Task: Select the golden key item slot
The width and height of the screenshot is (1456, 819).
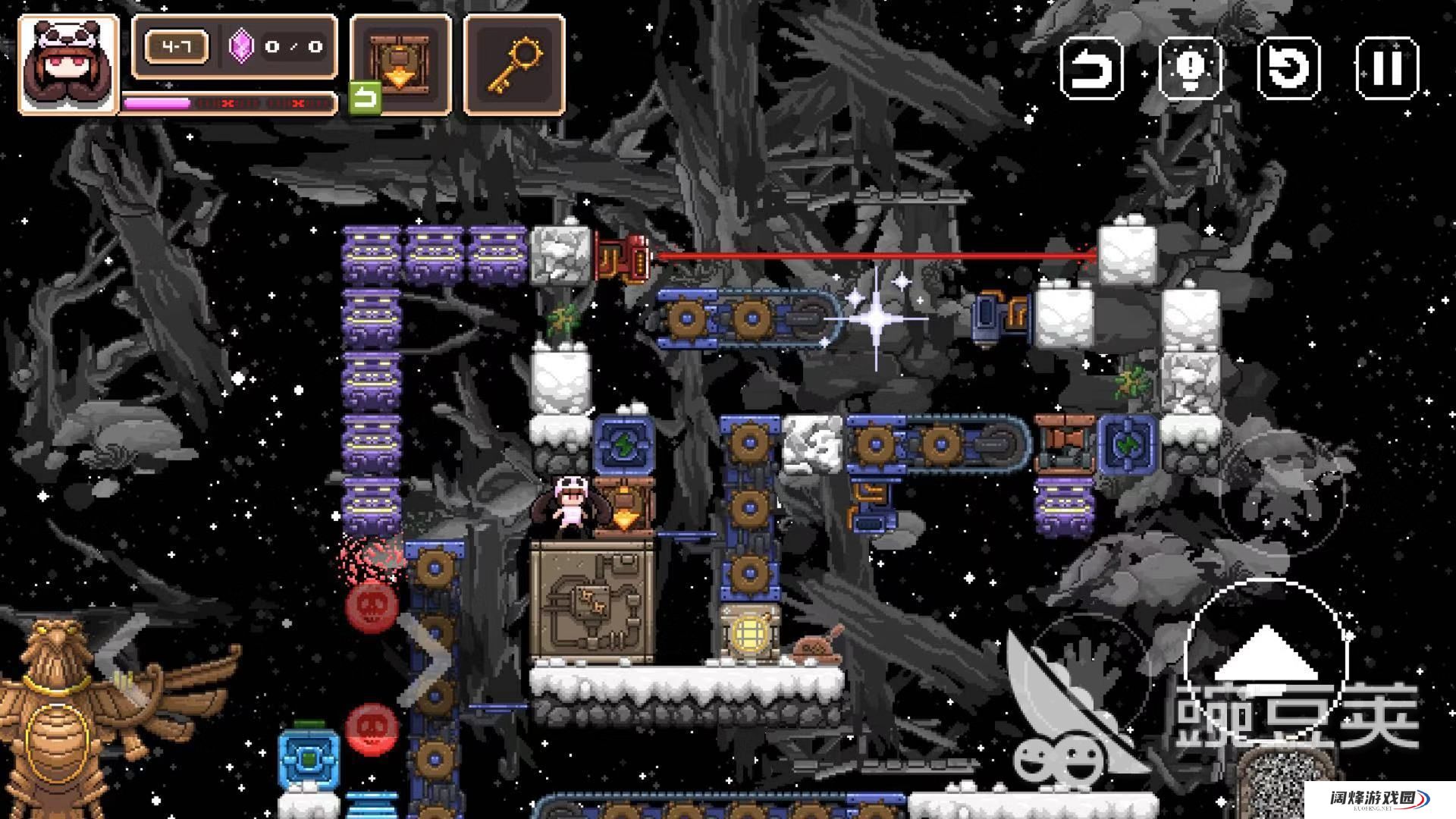Action: [x=514, y=65]
